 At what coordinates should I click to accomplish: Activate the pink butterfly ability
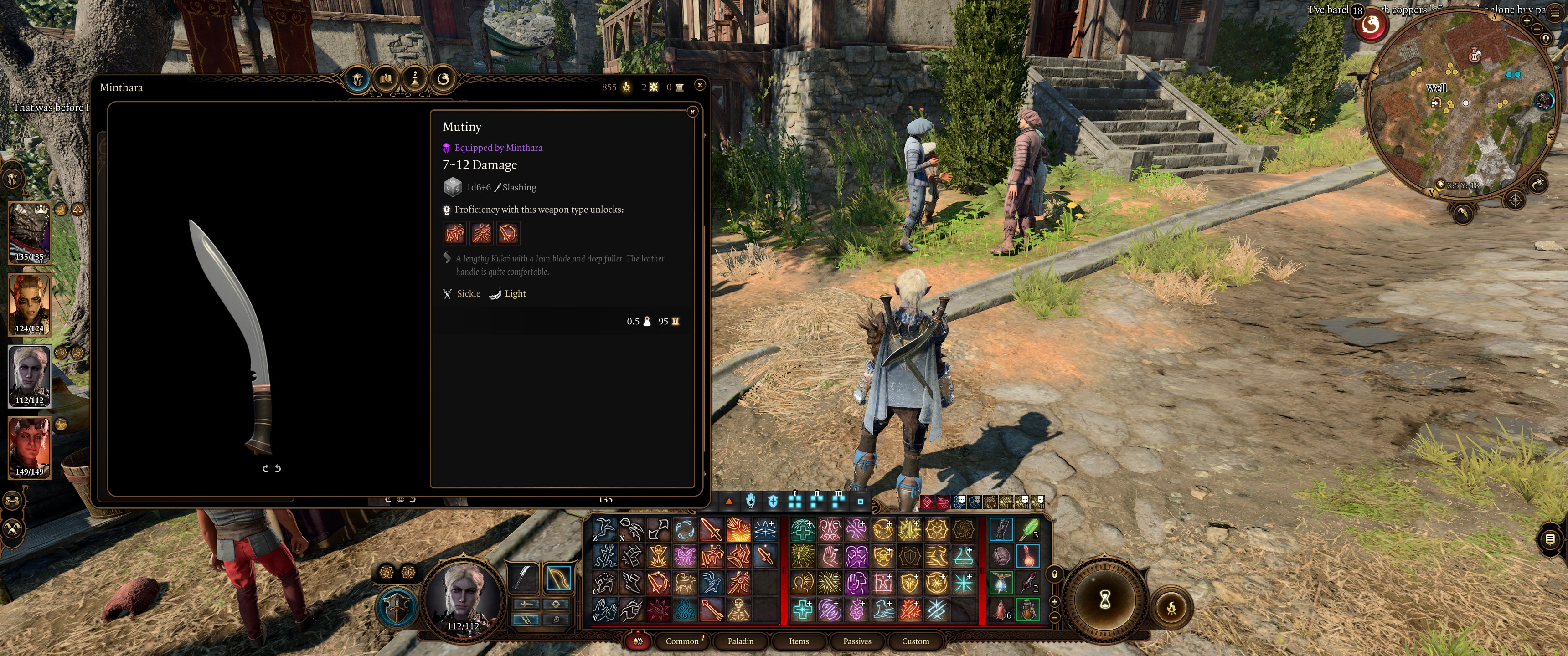click(x=685, y=556)
